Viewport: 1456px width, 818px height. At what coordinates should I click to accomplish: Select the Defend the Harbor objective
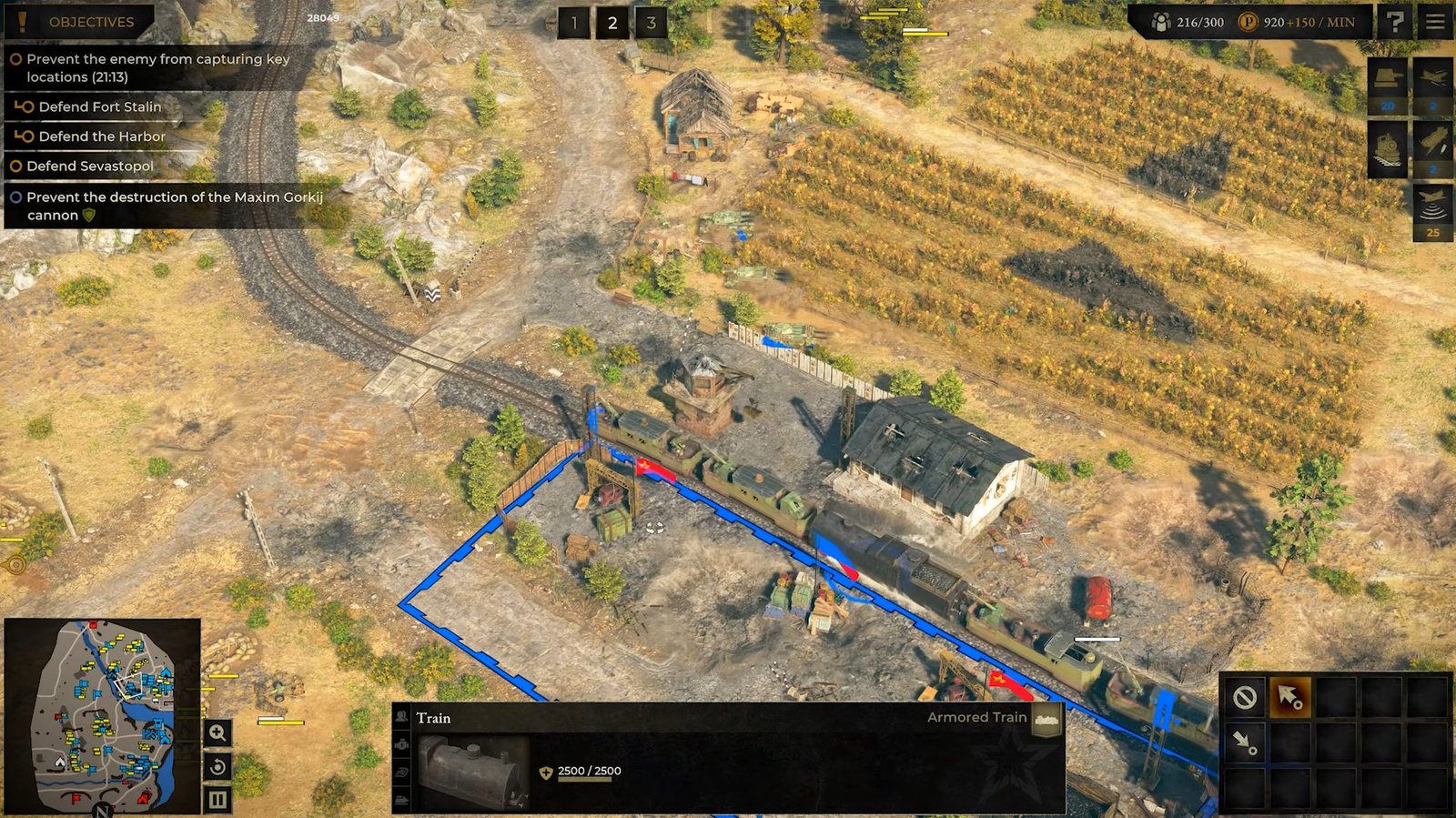click(x=101, y=136)
